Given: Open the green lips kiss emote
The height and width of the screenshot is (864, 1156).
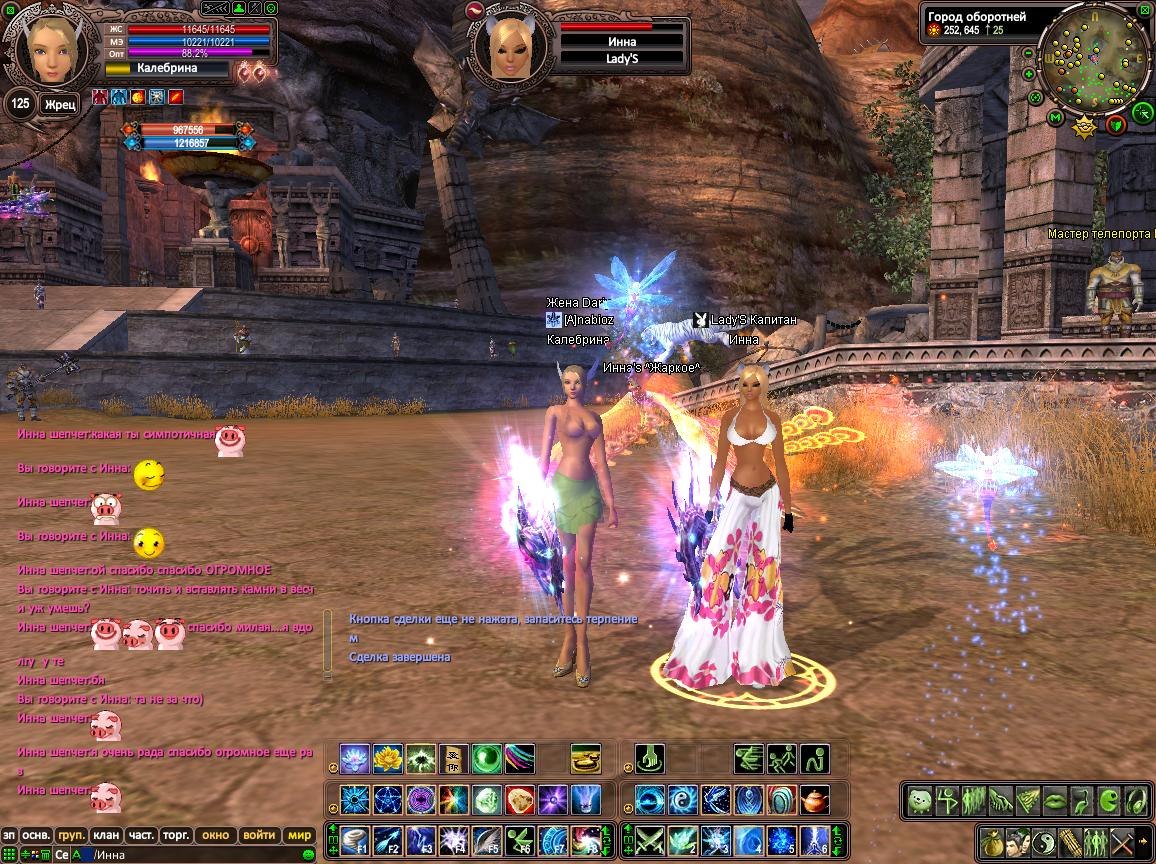Looking at the screenshot, I should pos(1054,800).
